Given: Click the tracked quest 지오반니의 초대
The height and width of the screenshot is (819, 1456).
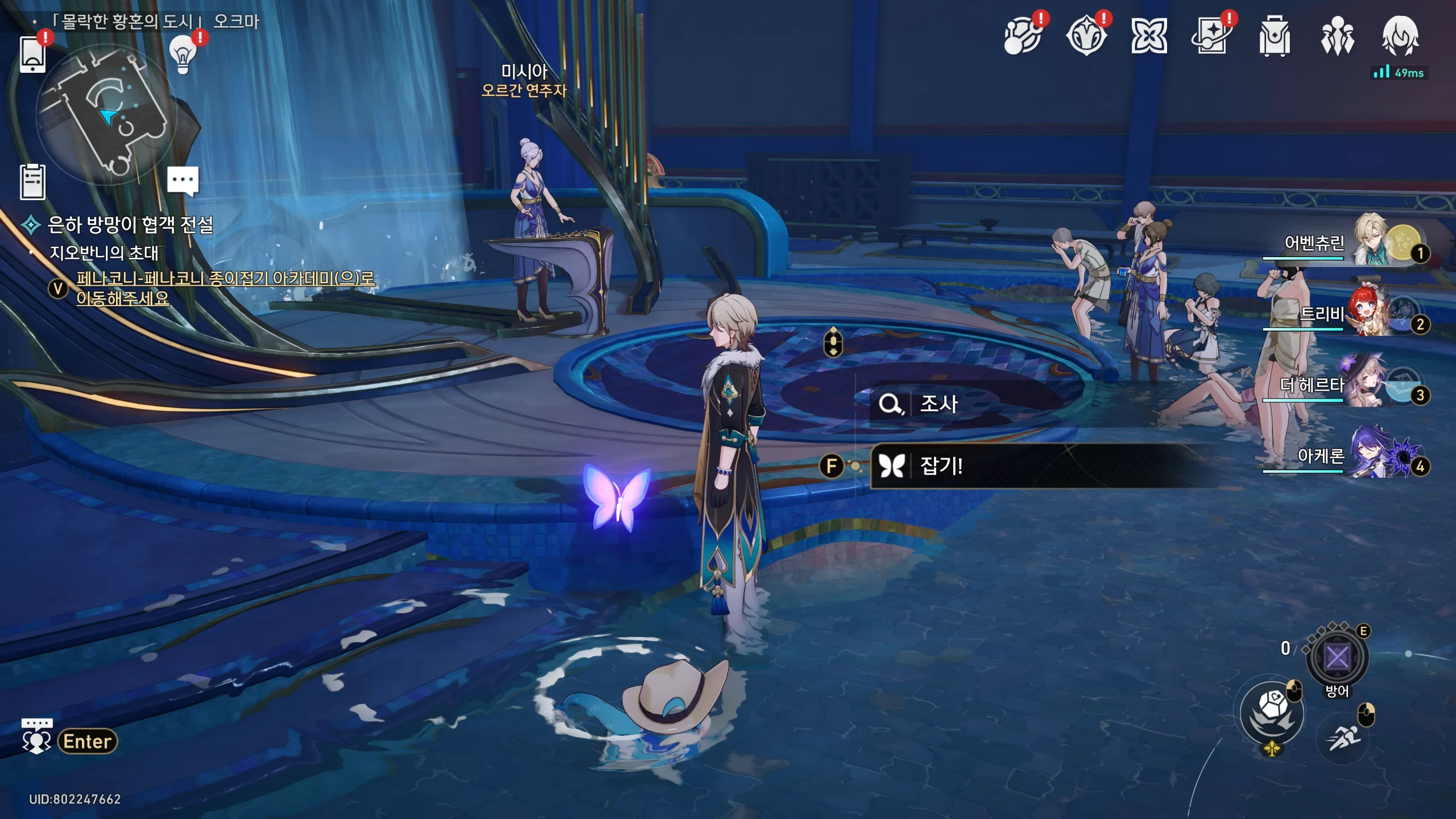Looking at the screenshot, I should click(104, 253).
